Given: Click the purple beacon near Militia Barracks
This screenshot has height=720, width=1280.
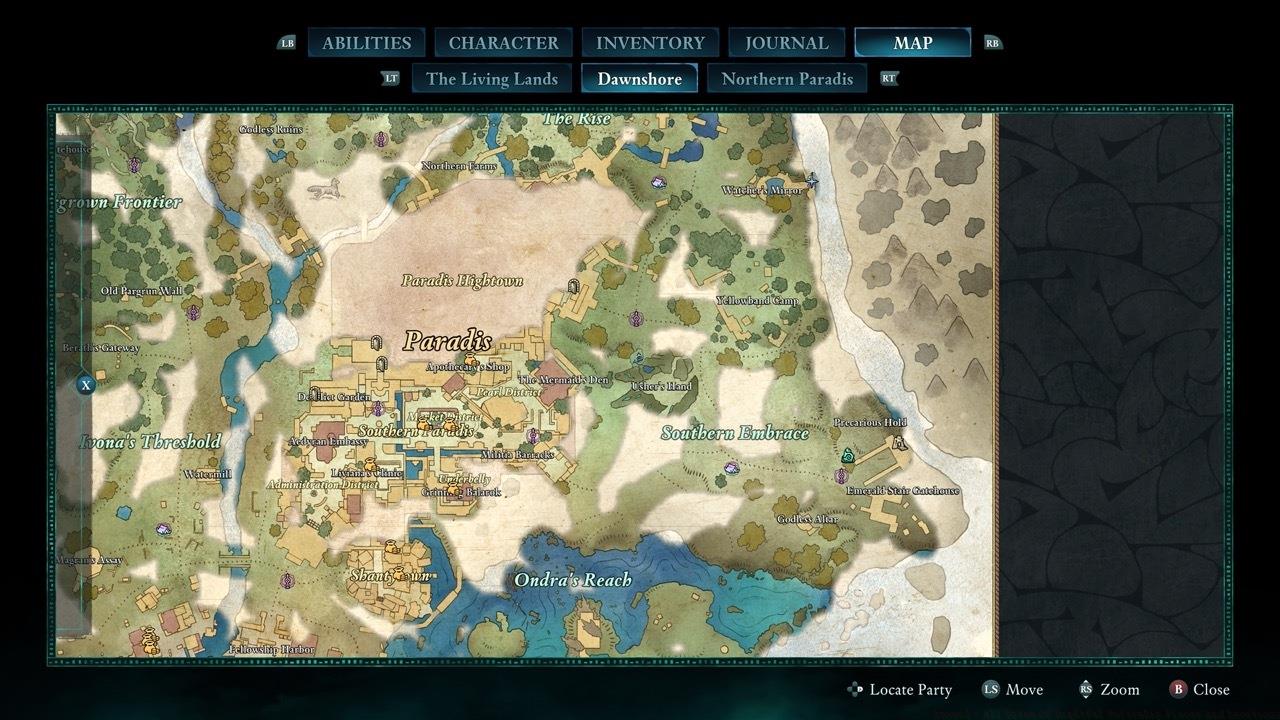Looking at the screenshot, I should [x=533, y=436].
